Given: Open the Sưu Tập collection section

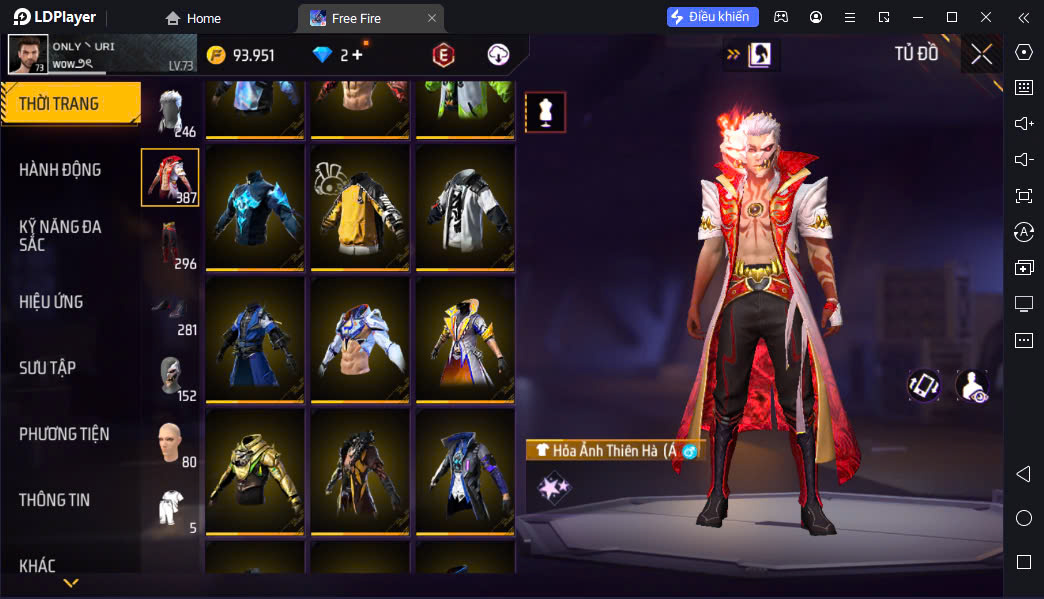Looking at the screenshot, I should (x=47, y=368).
